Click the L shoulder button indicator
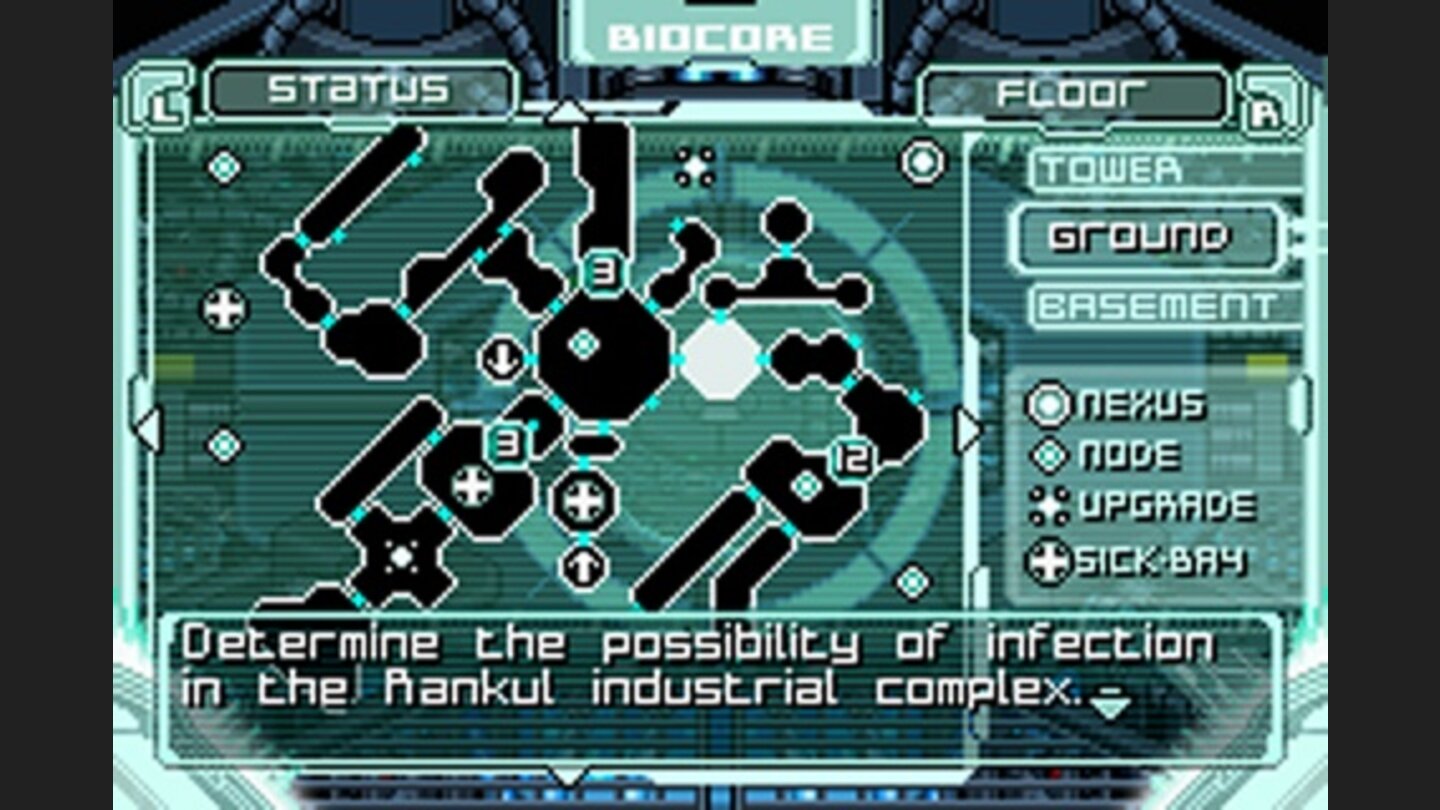 click(162, 95)
